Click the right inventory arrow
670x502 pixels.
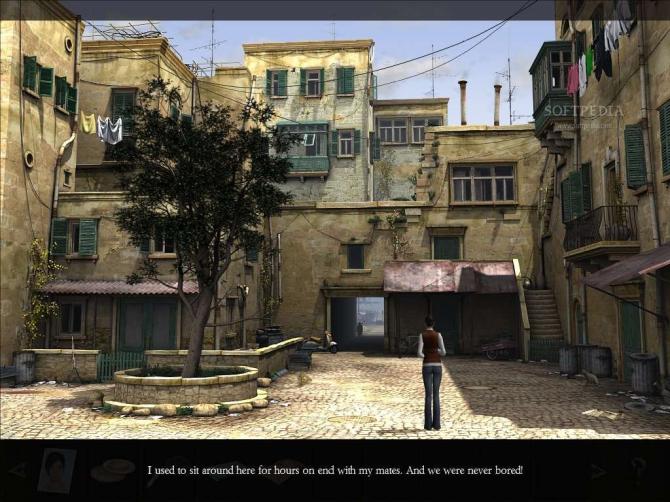pyautogui.click(x=598, y=469)
